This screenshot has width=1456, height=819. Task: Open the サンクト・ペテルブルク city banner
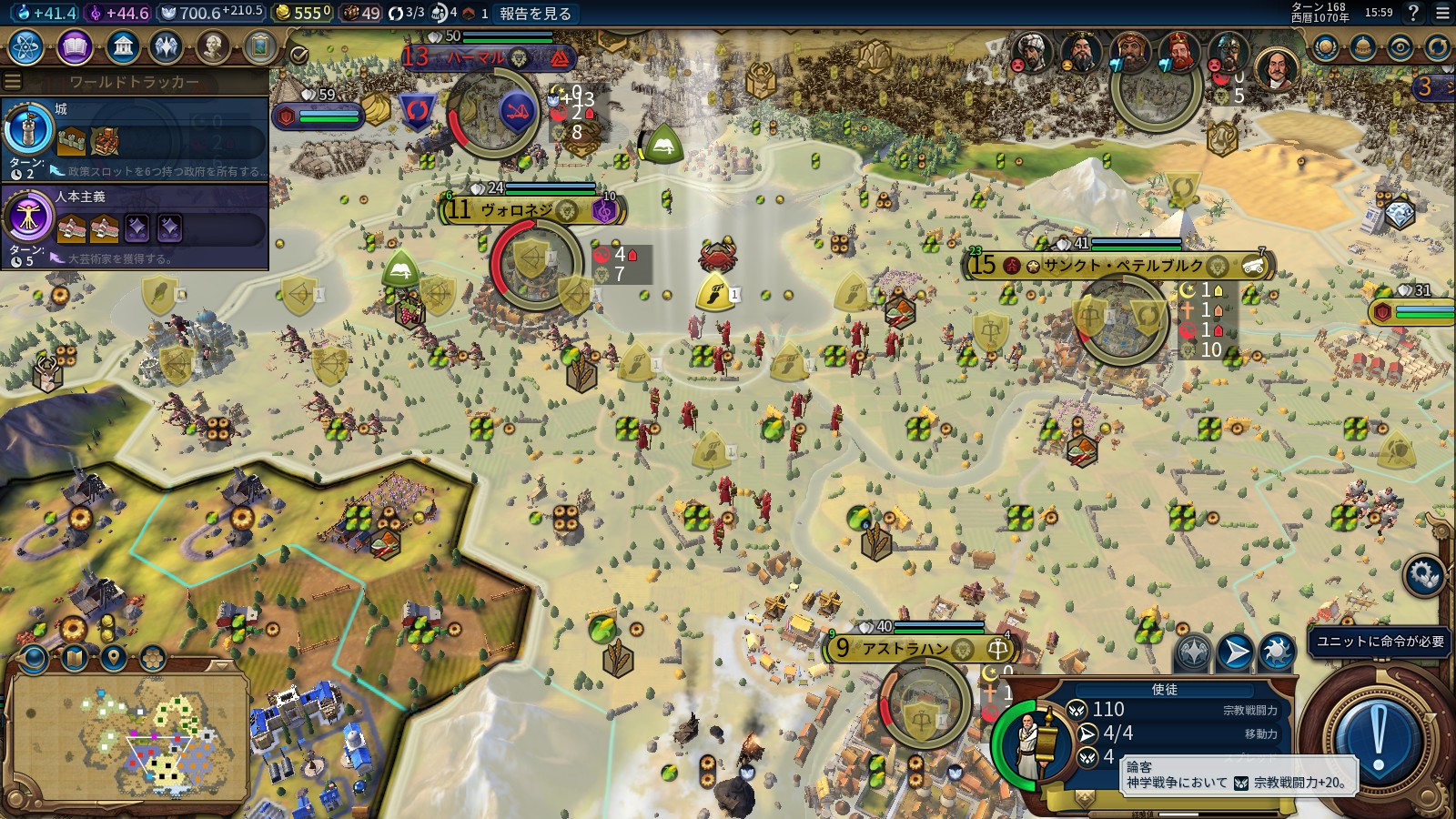coord(1121,266)
